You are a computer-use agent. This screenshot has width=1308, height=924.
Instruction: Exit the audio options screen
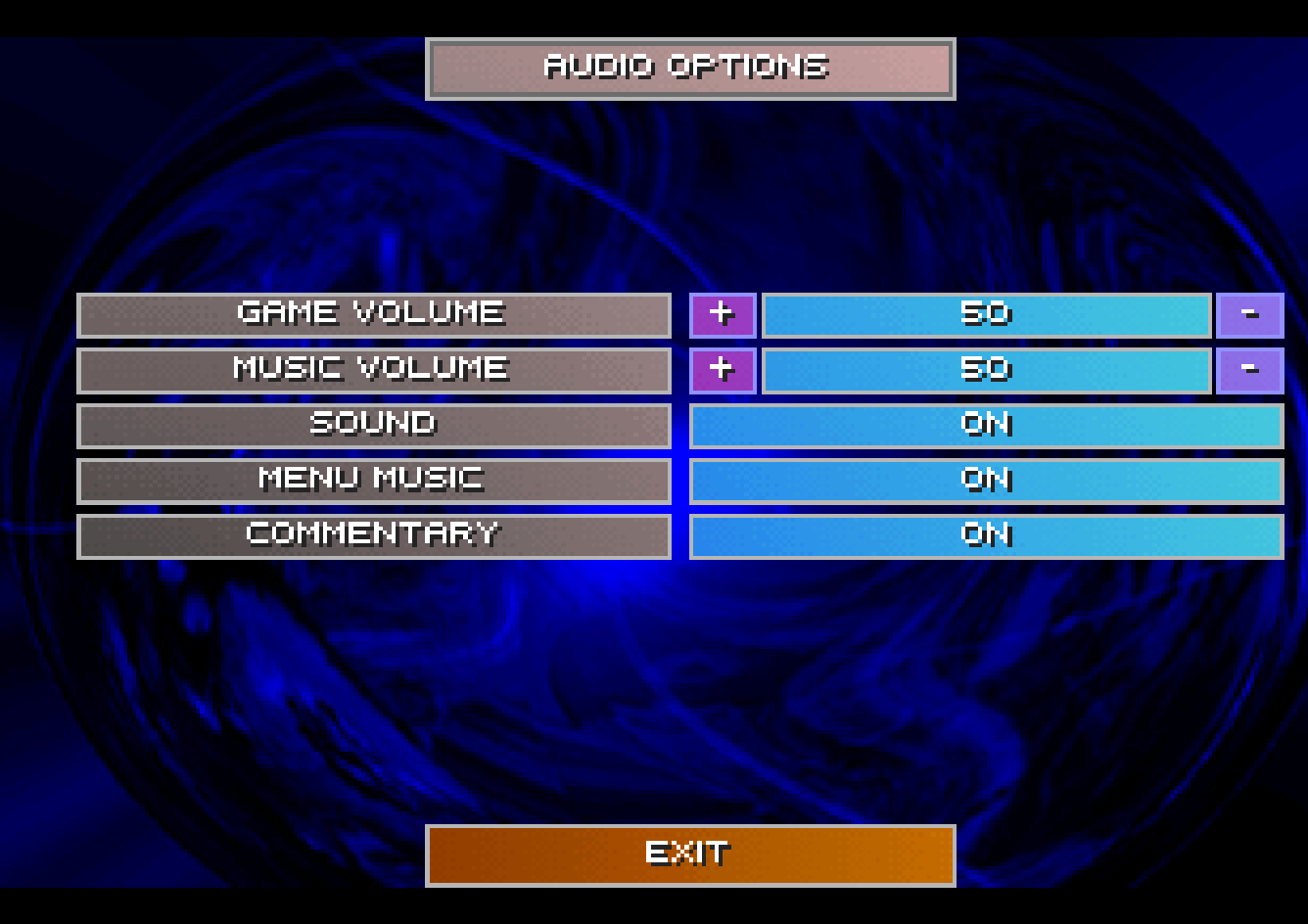690,855
